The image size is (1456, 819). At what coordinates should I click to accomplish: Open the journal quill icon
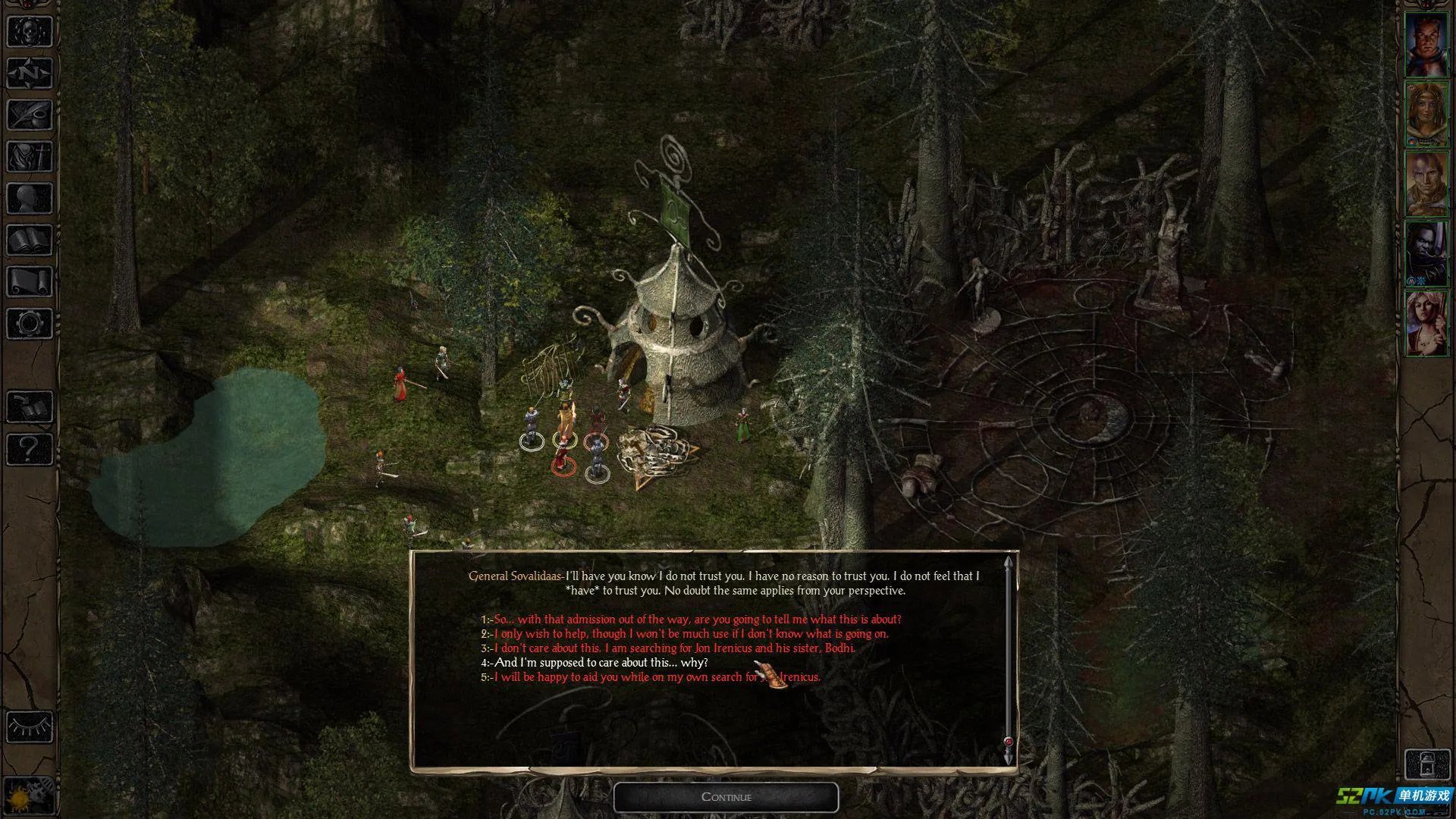(30, 115)
